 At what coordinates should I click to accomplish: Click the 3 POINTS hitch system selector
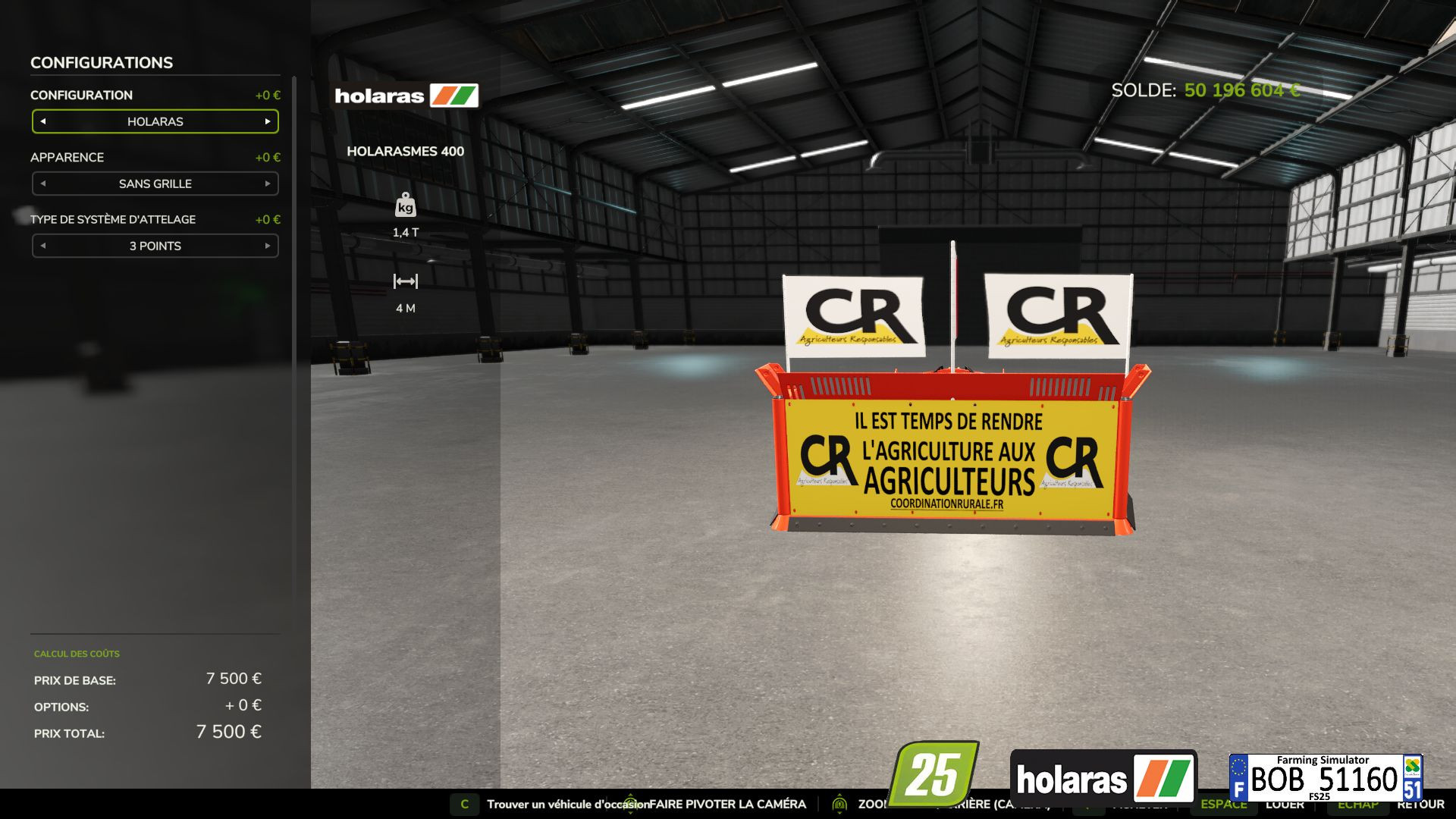tap(155, 246)
